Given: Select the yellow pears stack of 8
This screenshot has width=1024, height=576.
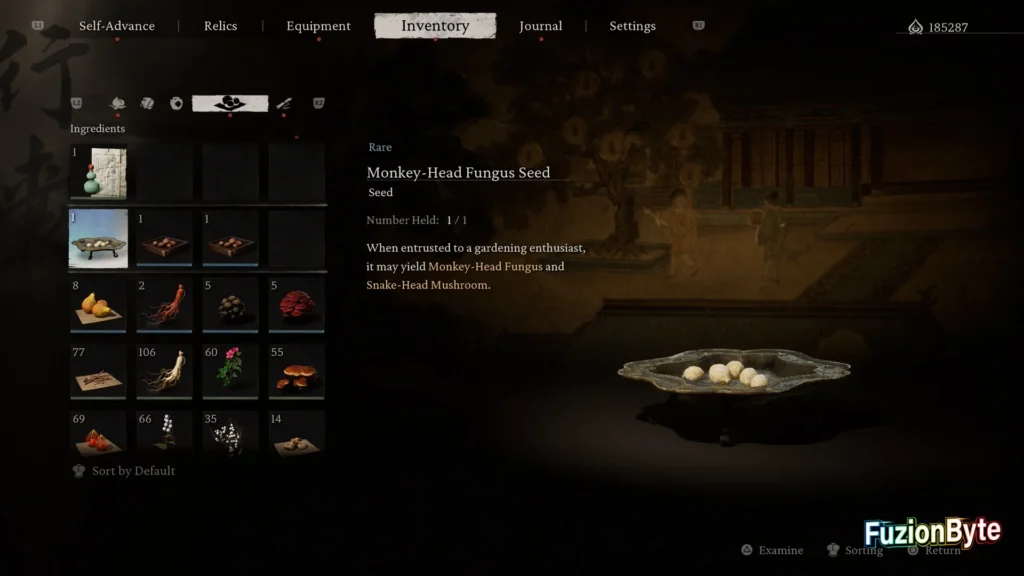Looking at the screenshot, I should 98,305.
